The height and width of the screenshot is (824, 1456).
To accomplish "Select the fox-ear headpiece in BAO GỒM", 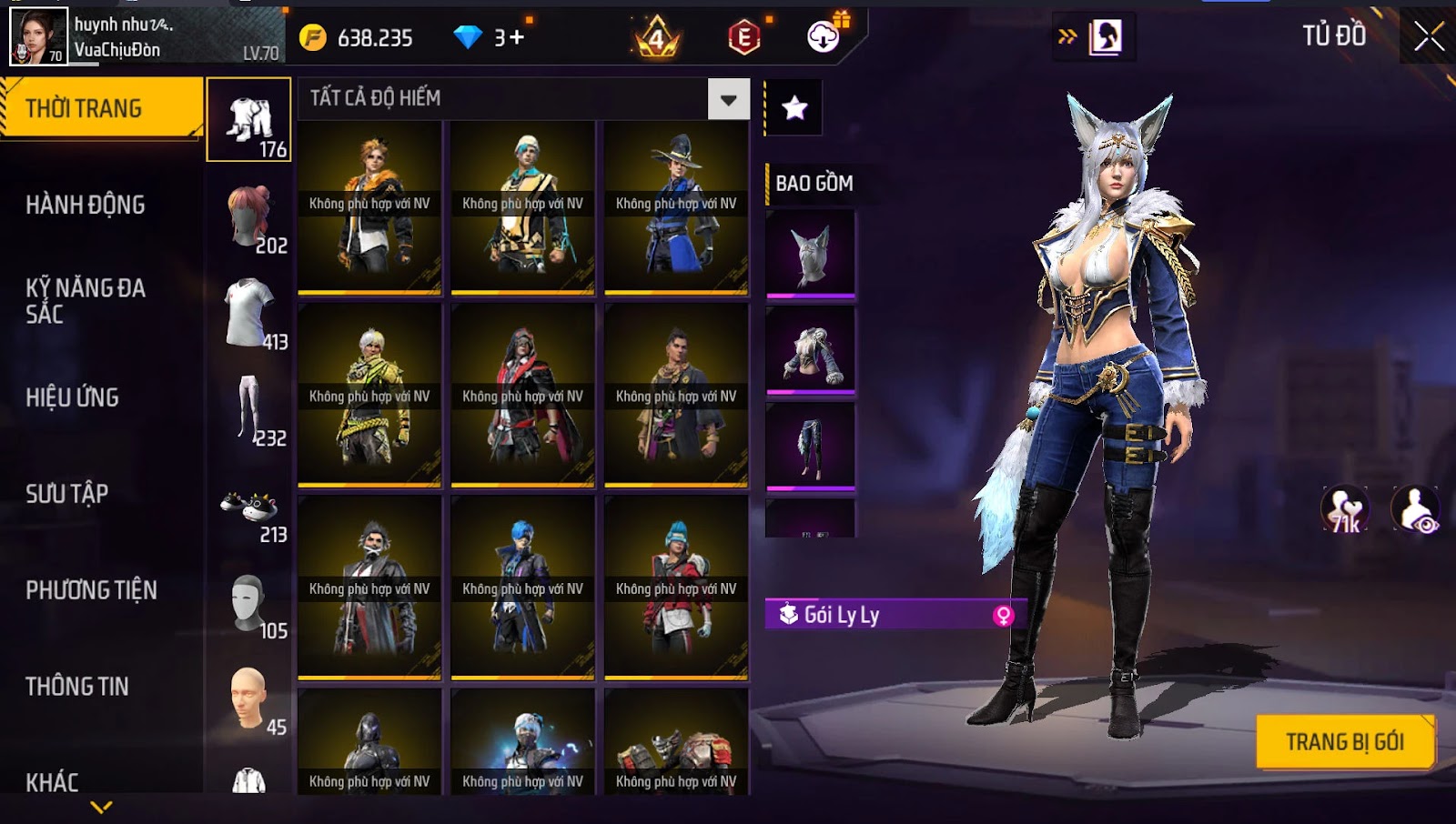I will [x=810, y=254].
